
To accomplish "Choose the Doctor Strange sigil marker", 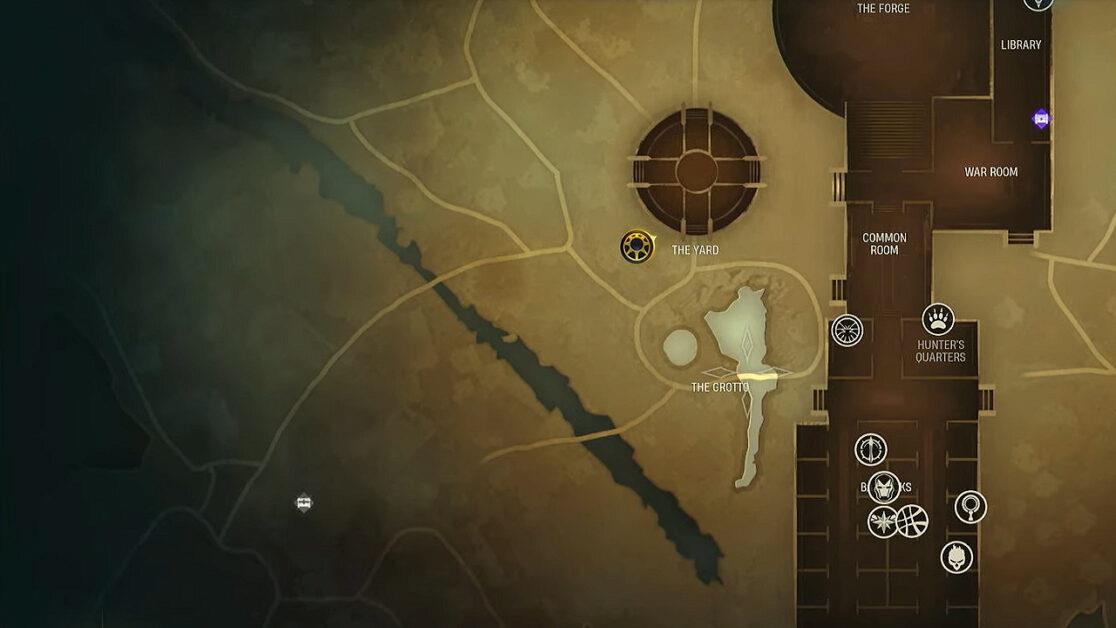I will point(912,521).
